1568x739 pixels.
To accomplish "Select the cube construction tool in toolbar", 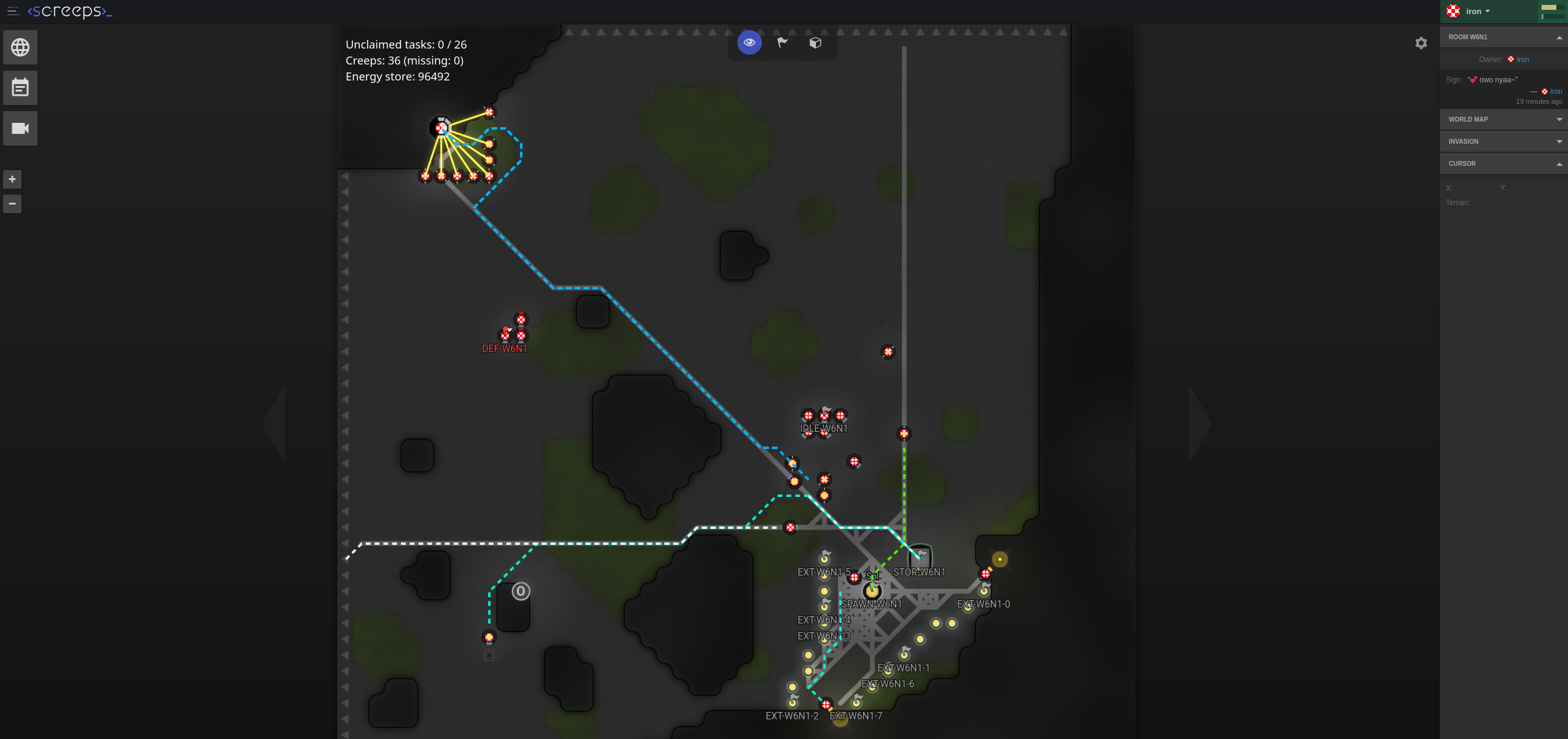I will click(x=815, y=42).
